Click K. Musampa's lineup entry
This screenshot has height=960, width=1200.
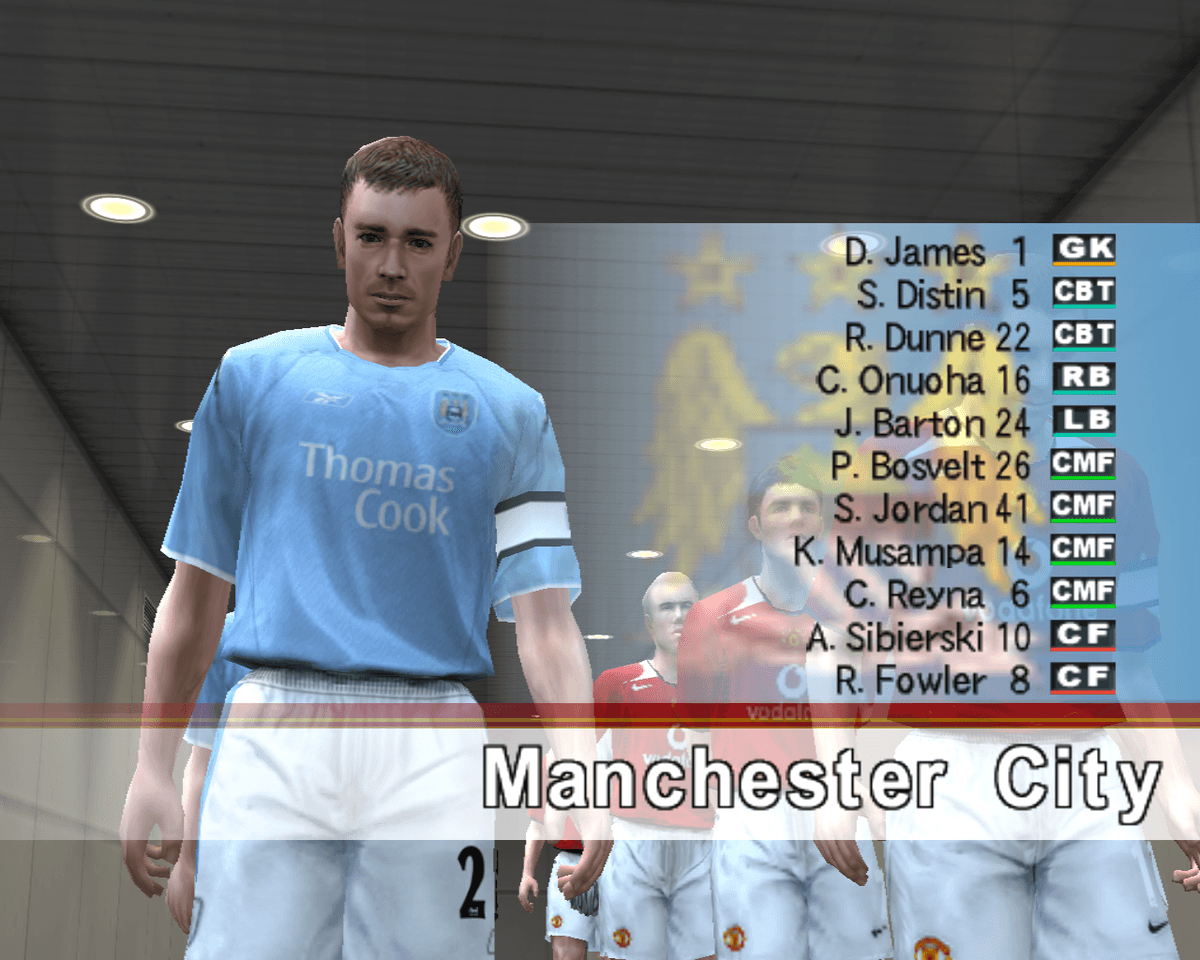910,553
